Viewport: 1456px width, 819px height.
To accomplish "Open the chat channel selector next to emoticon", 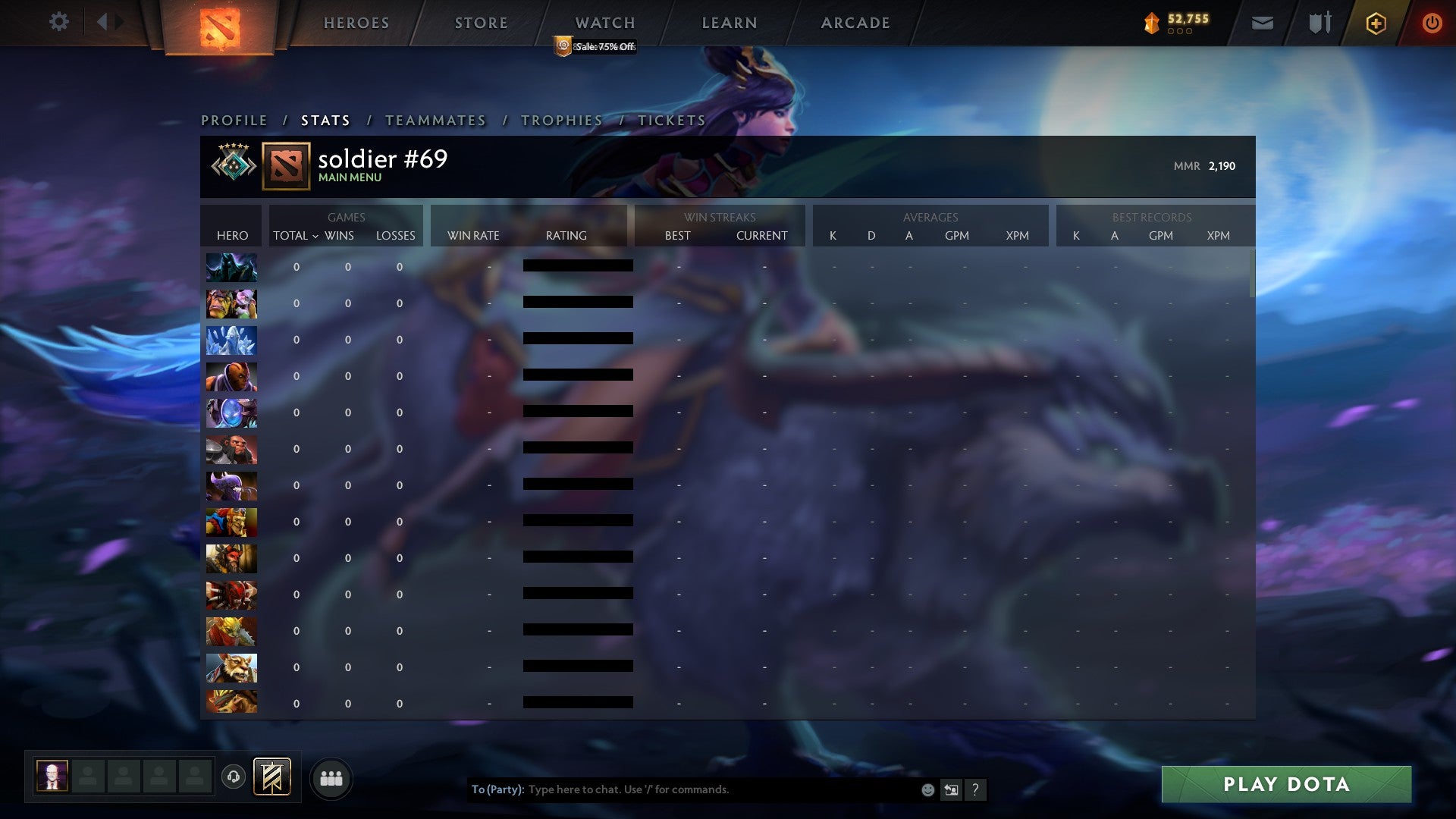I will point(951,789).
